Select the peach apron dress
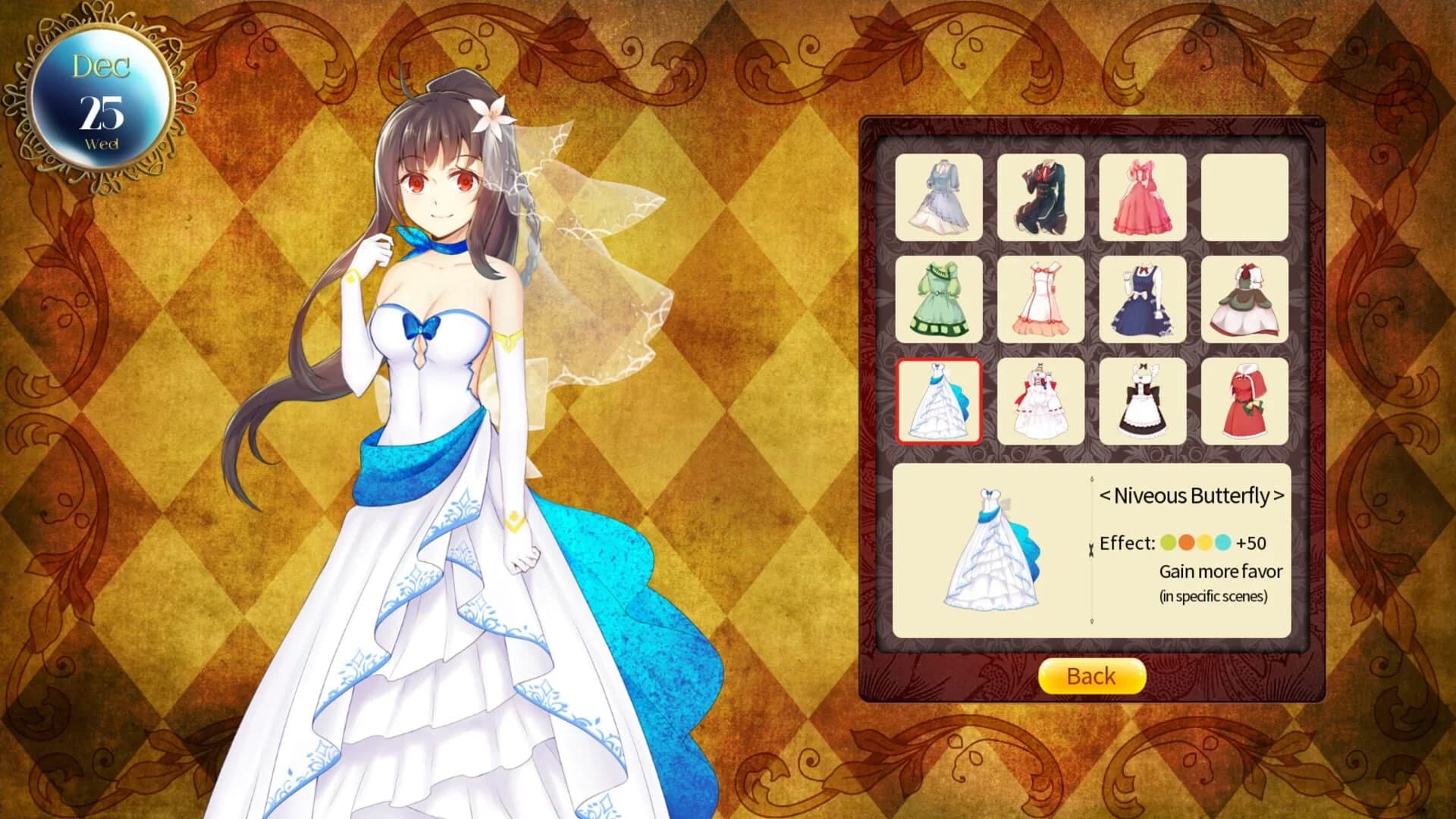 pos(1040,298)
